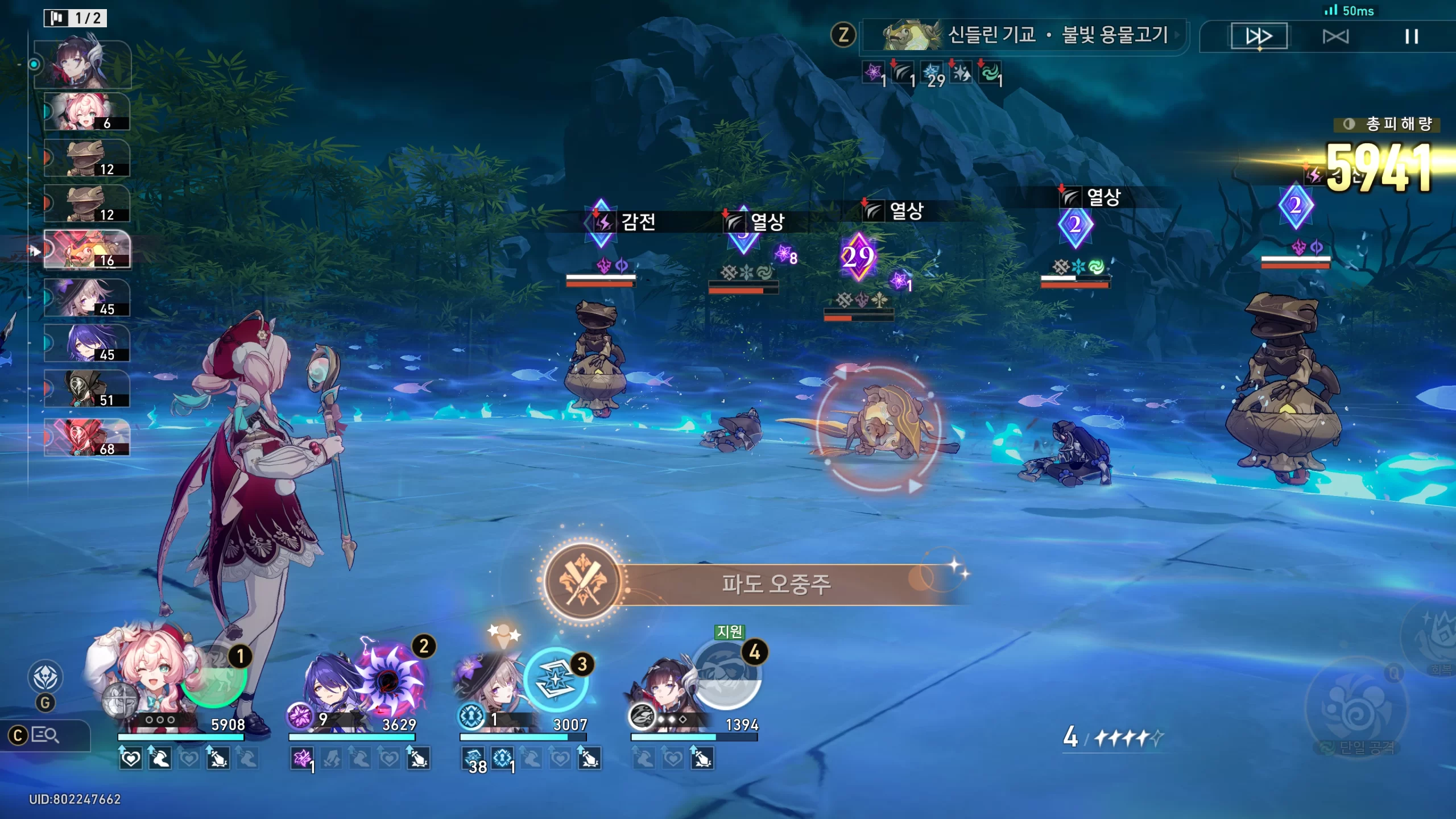The width and height of the screenshot is (1456, 819).
Task: Select the red masked enemy turn portrait 68
Action: [87, 437]
